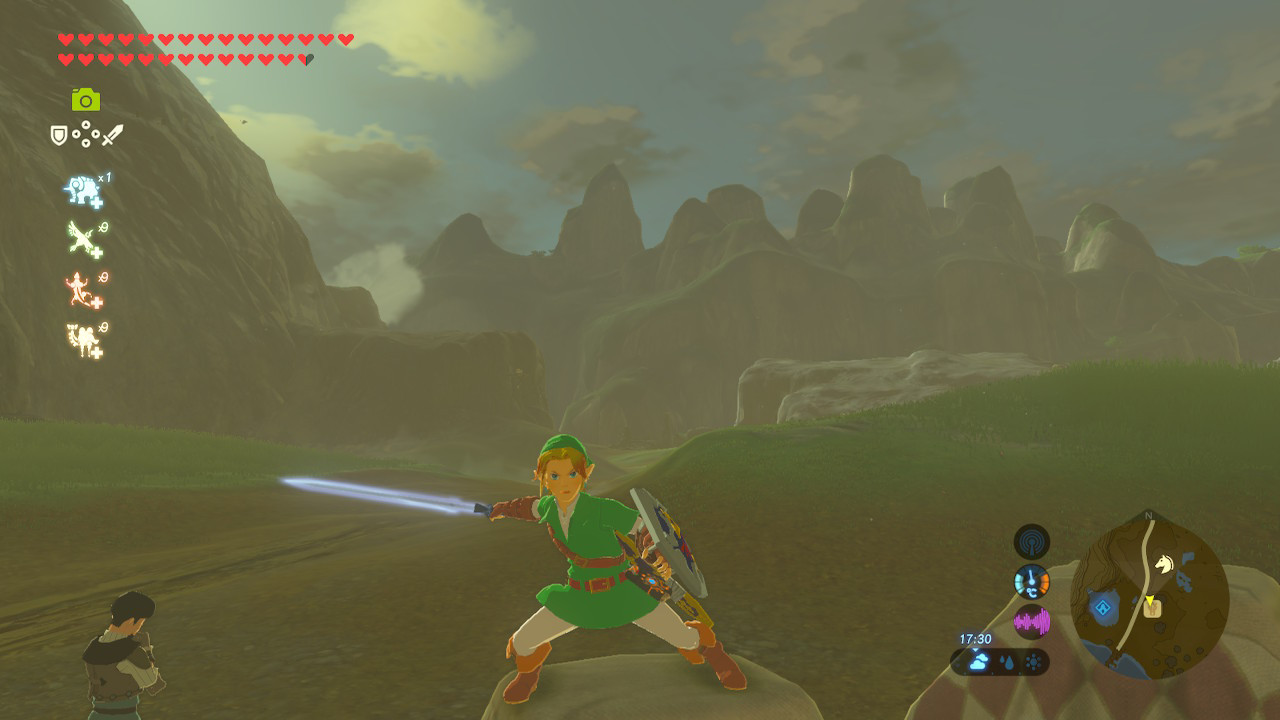Screen dimensions: 1280x720
Task: Click the 17:30 time display
Action: point(975,637)
